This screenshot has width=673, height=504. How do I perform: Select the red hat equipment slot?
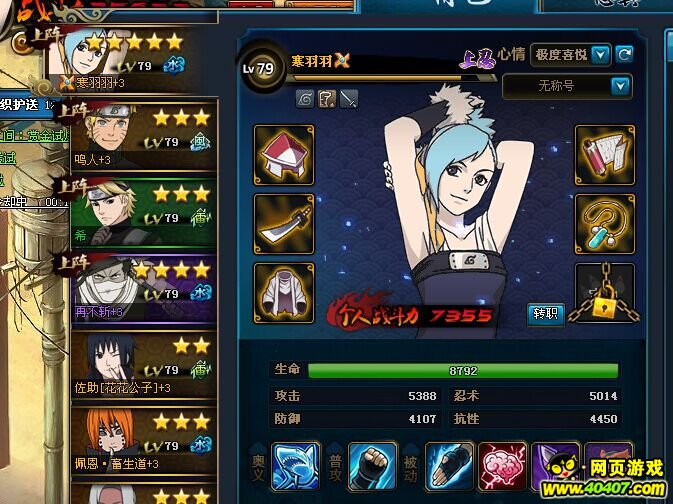click(284, 155)
